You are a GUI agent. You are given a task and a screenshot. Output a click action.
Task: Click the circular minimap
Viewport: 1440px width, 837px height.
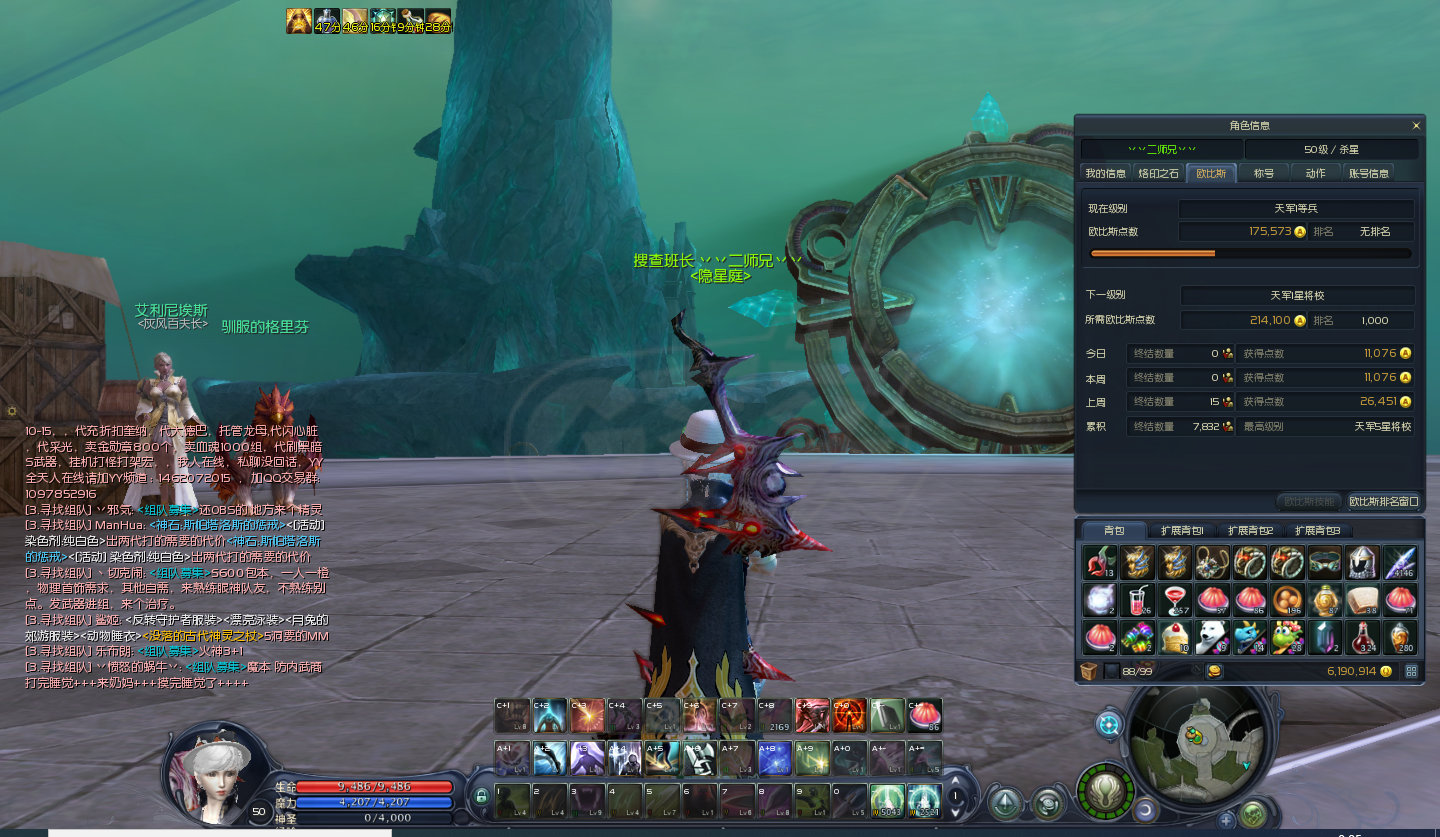[1199, 742]
